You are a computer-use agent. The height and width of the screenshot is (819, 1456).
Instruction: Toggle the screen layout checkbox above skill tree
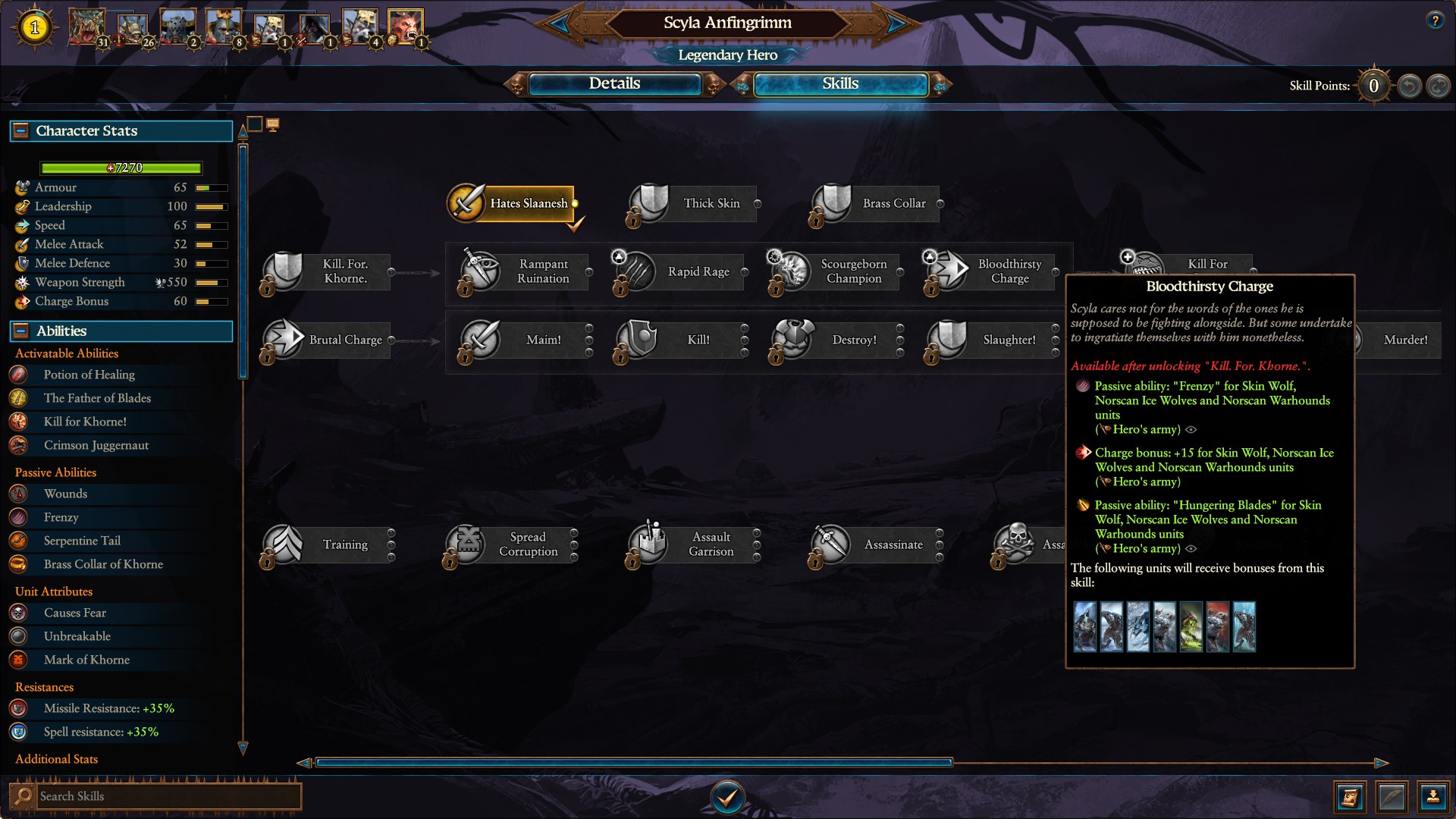[256, 124]
